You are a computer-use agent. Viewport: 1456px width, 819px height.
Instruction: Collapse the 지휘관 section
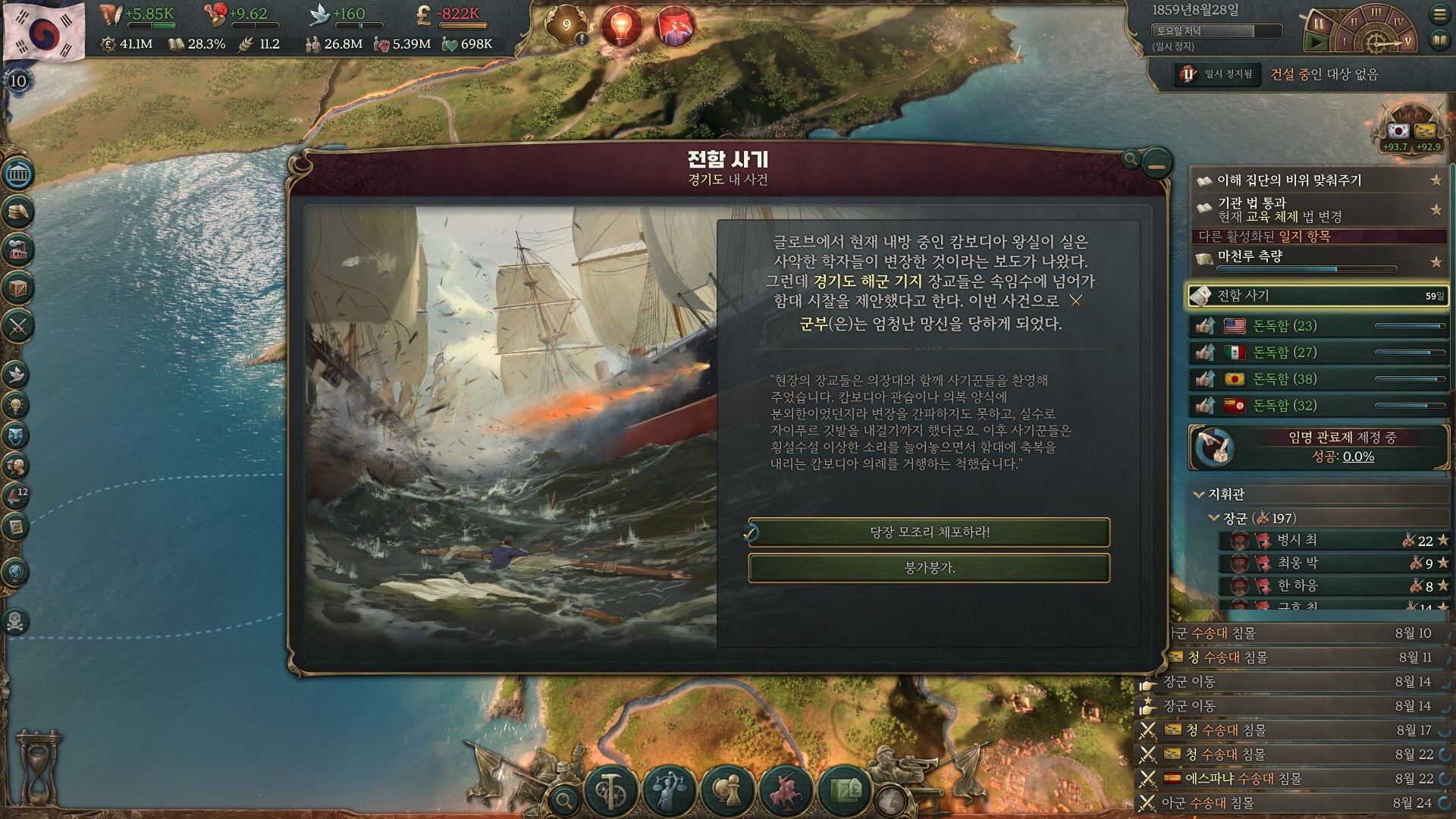[1199, 494]
